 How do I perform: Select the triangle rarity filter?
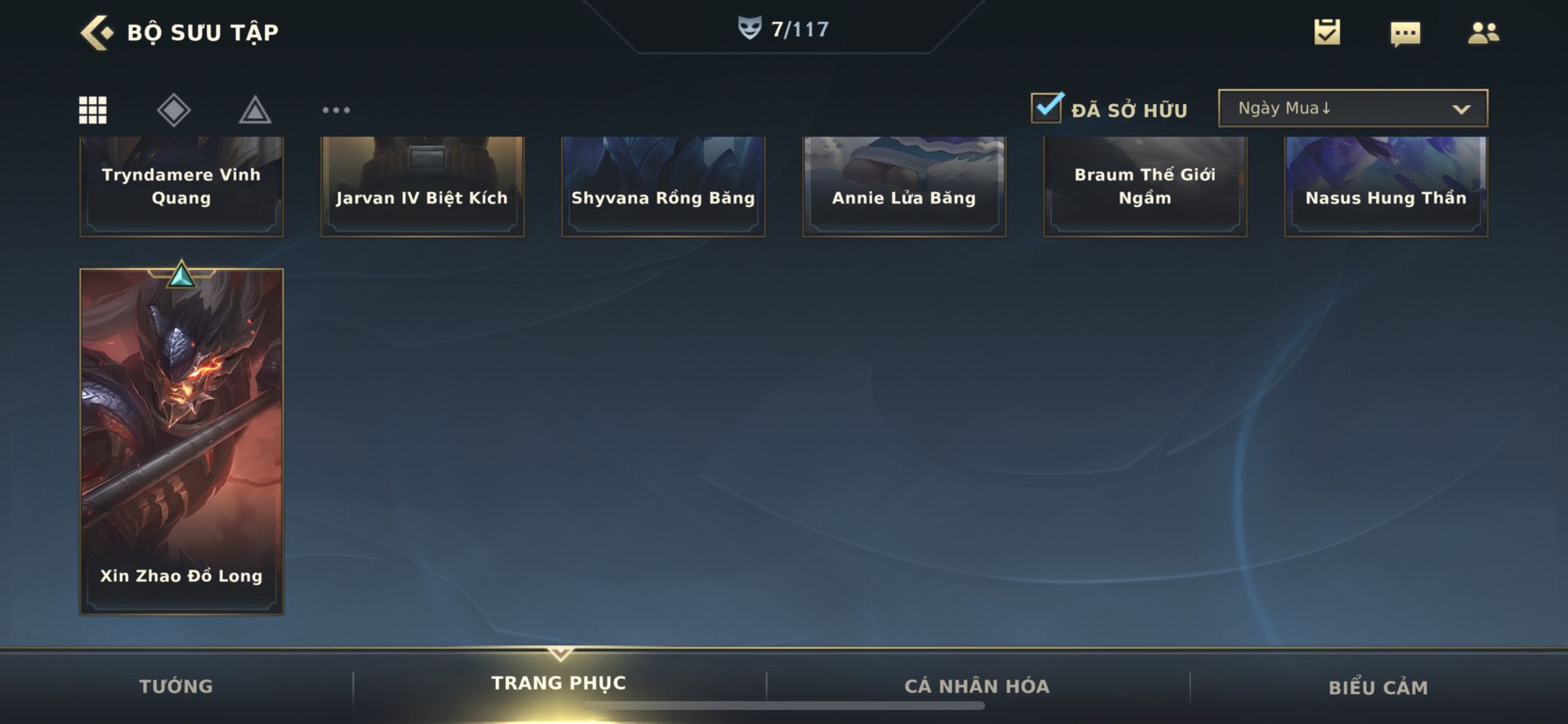(x=255, y=110)
